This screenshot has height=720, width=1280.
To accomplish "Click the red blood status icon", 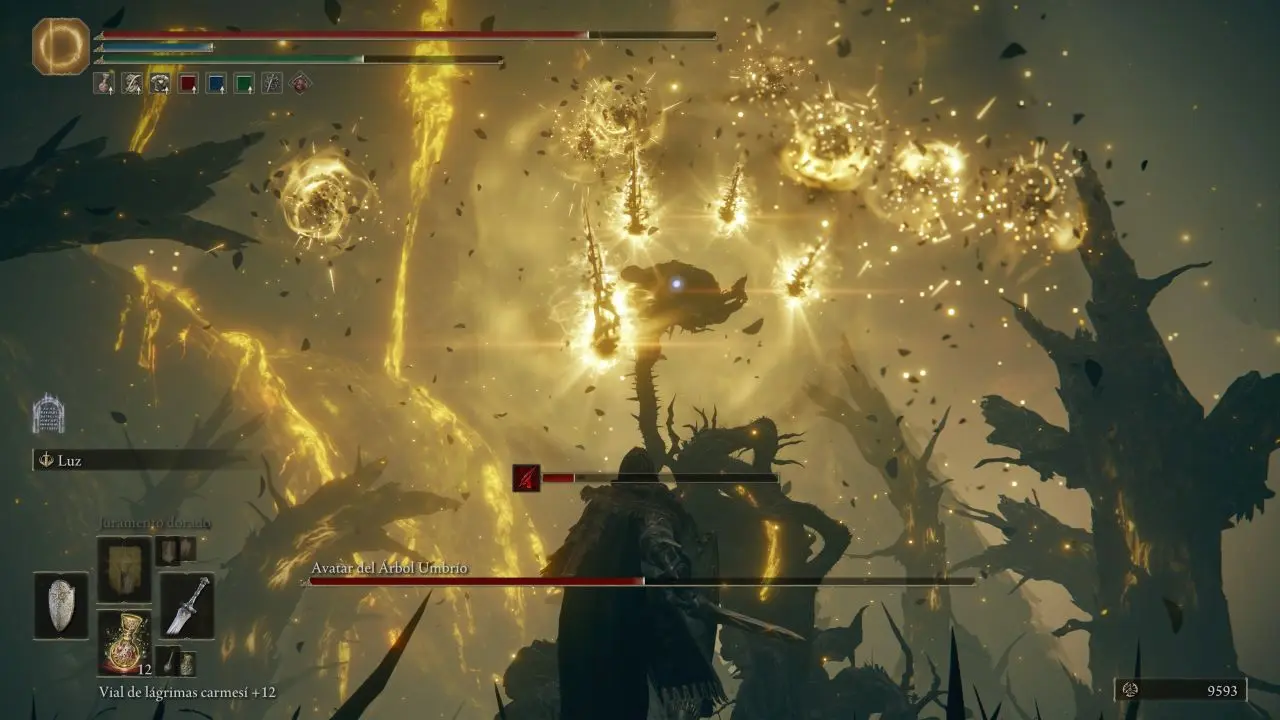I will [x=527, y=478].
